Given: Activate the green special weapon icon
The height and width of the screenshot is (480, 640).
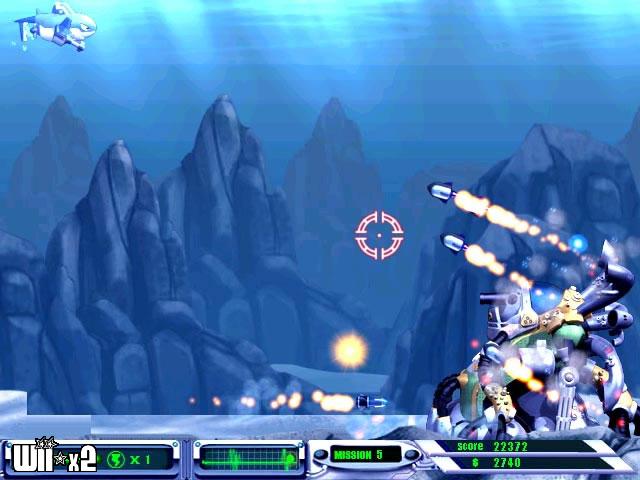Looking at the screenshot, I should click(117, 459).
